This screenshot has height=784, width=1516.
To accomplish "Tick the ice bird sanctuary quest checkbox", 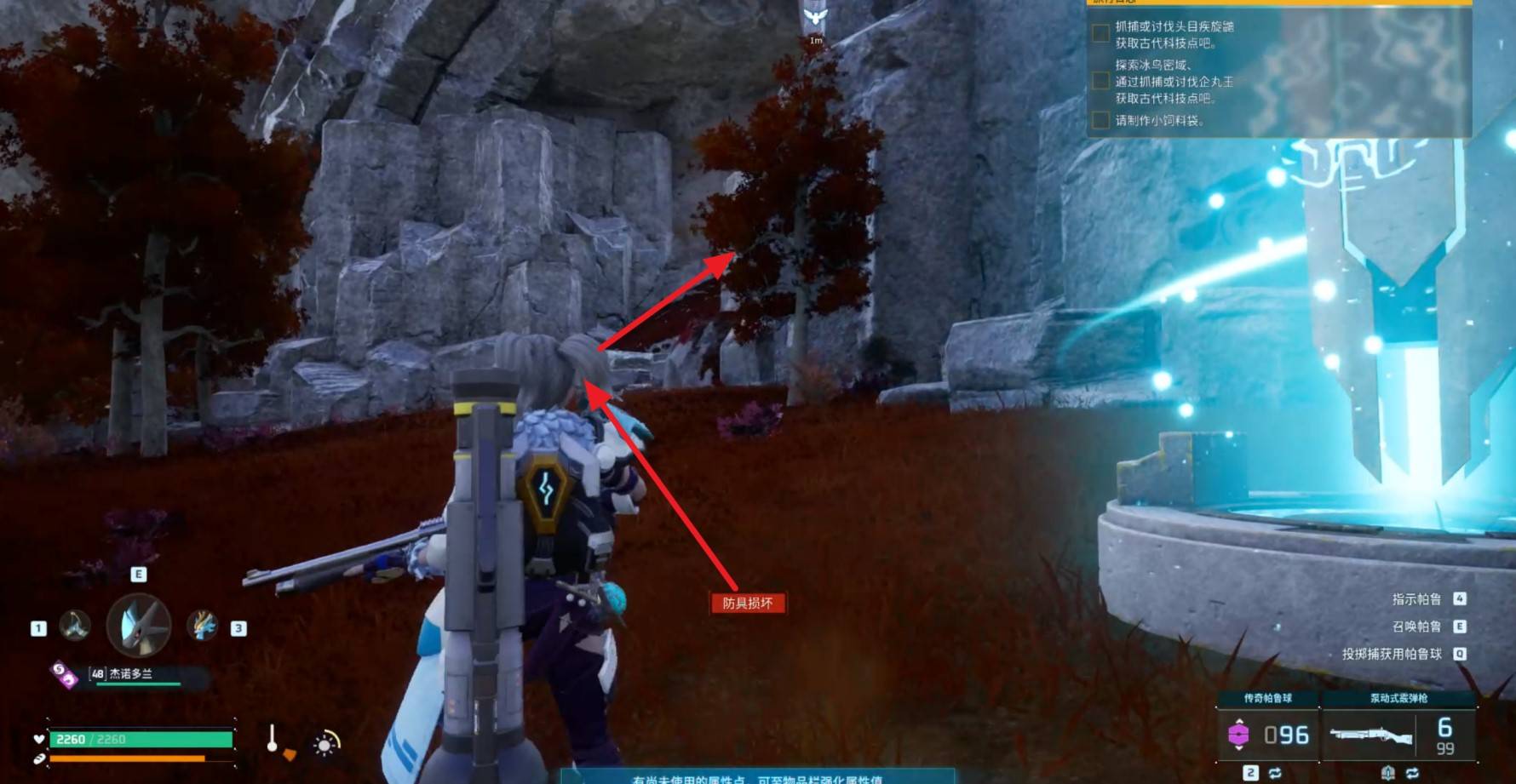I will (1100, 81).
